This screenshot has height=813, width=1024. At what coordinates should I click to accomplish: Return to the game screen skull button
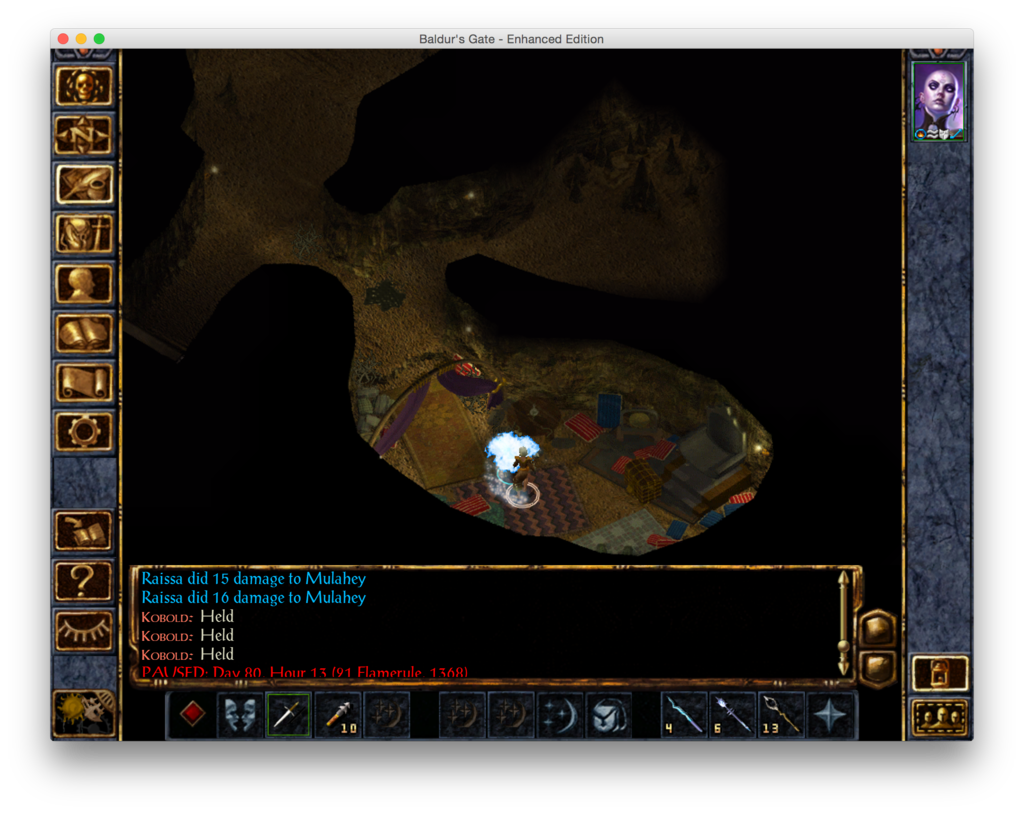(x=84, y=86)
